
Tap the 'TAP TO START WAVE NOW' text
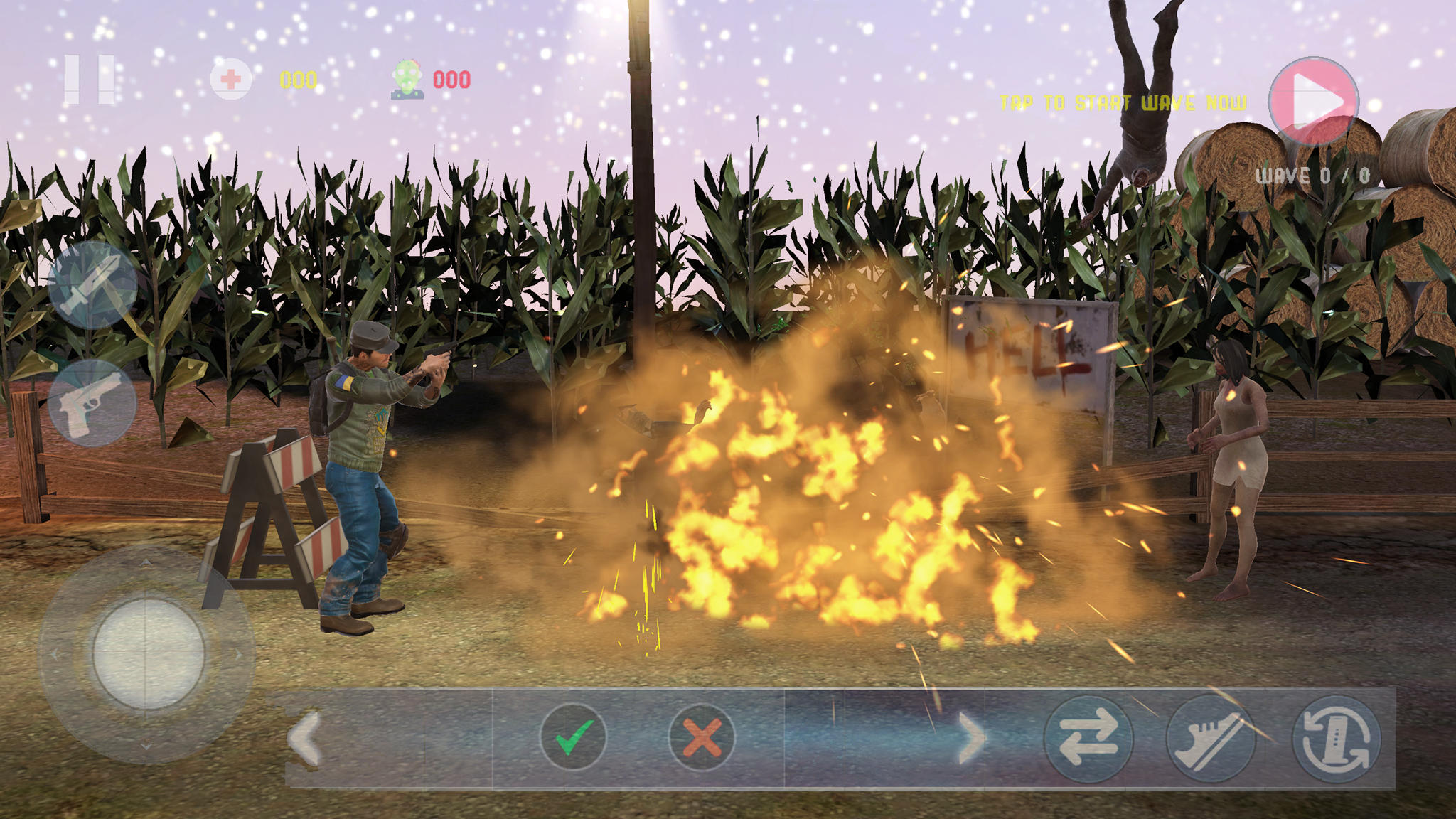[x=1122, y=101]
